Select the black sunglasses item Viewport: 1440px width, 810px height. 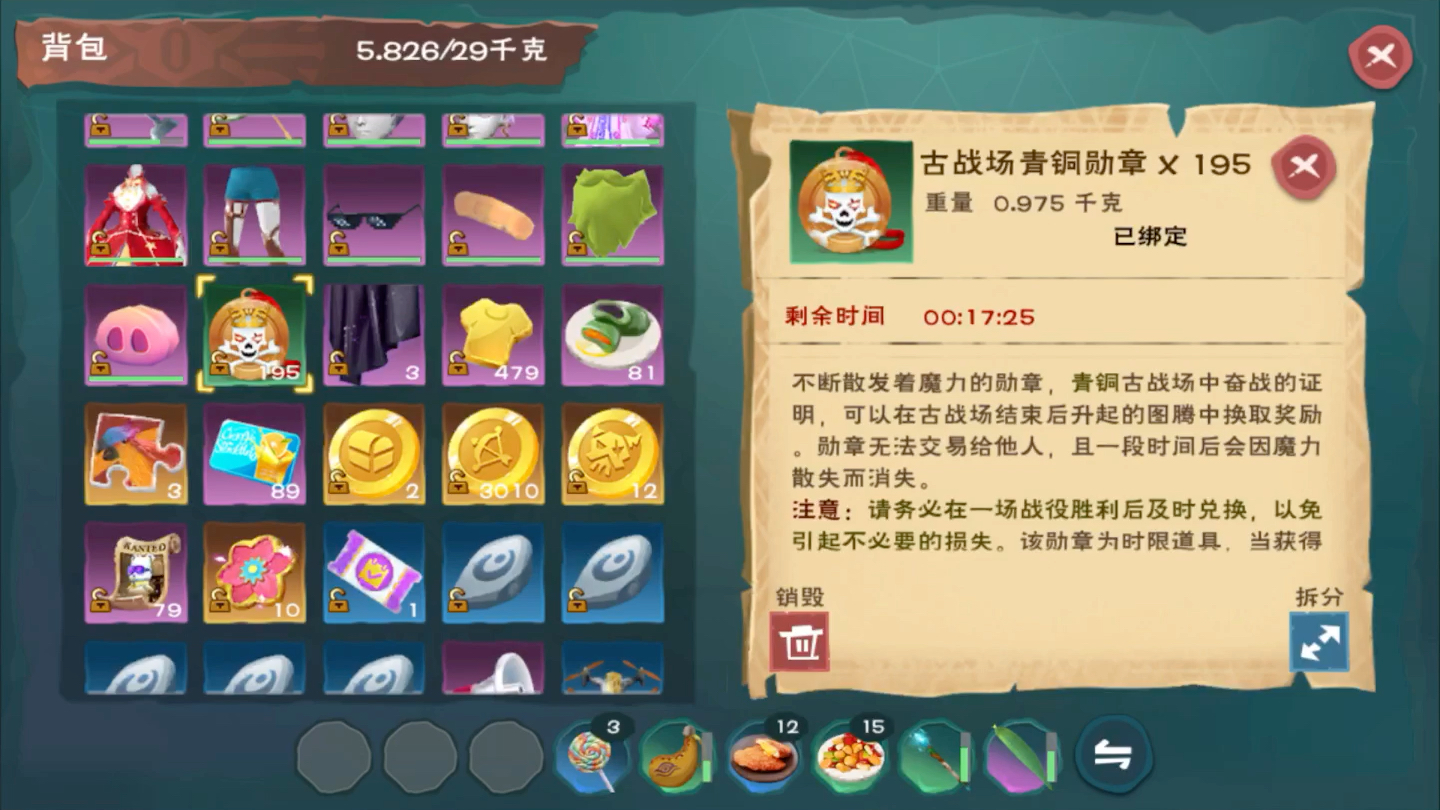click(x=374, y=216)
